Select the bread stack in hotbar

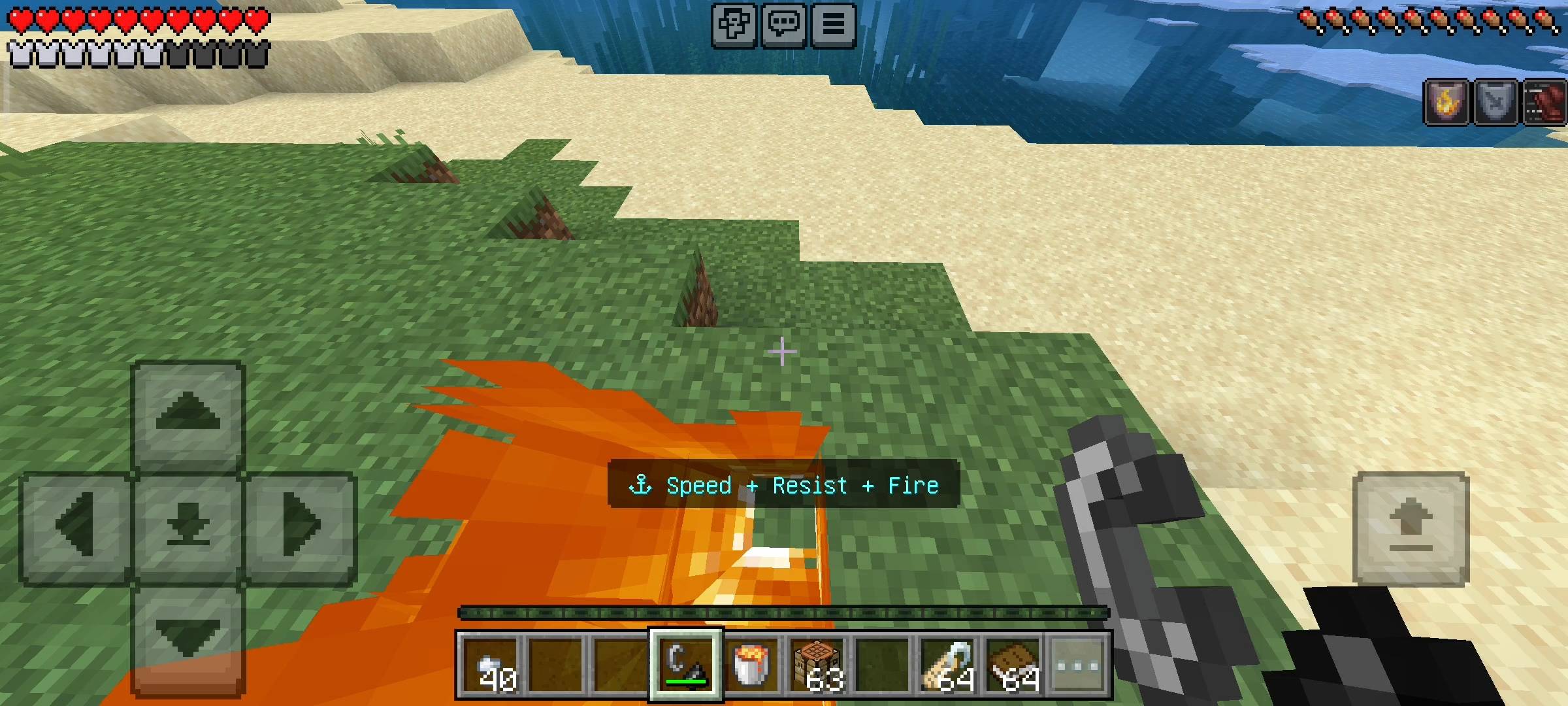(1013, 665)
